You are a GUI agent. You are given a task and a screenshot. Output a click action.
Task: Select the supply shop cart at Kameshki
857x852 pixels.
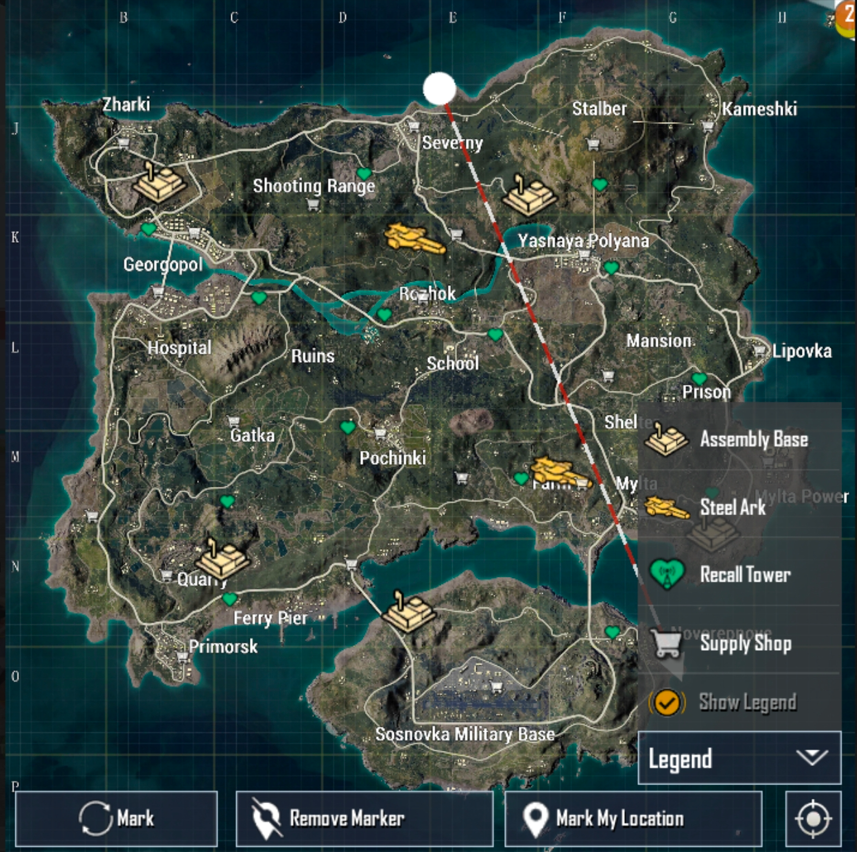708,127
